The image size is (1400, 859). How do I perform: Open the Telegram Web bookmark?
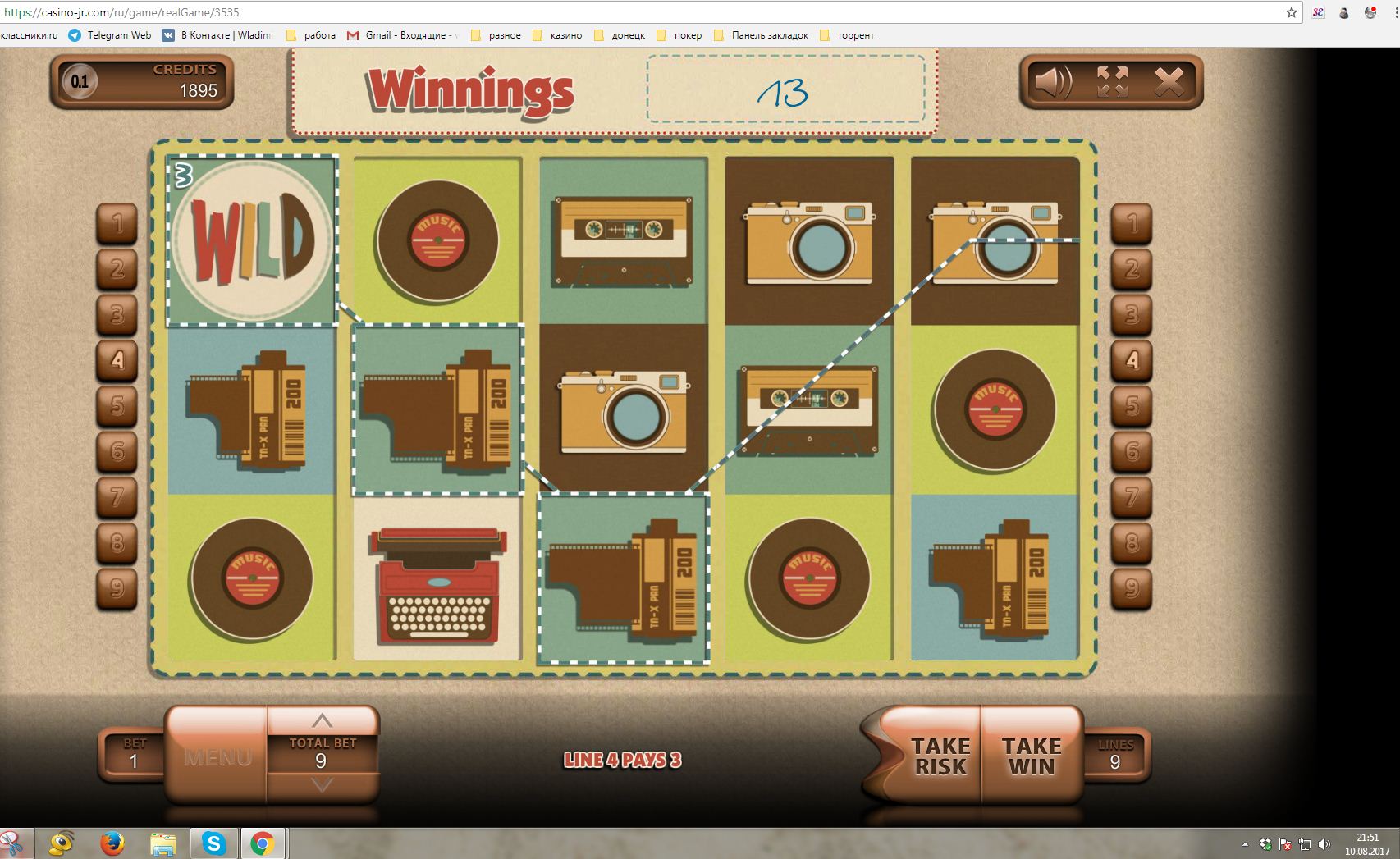[x=110, y=35]
